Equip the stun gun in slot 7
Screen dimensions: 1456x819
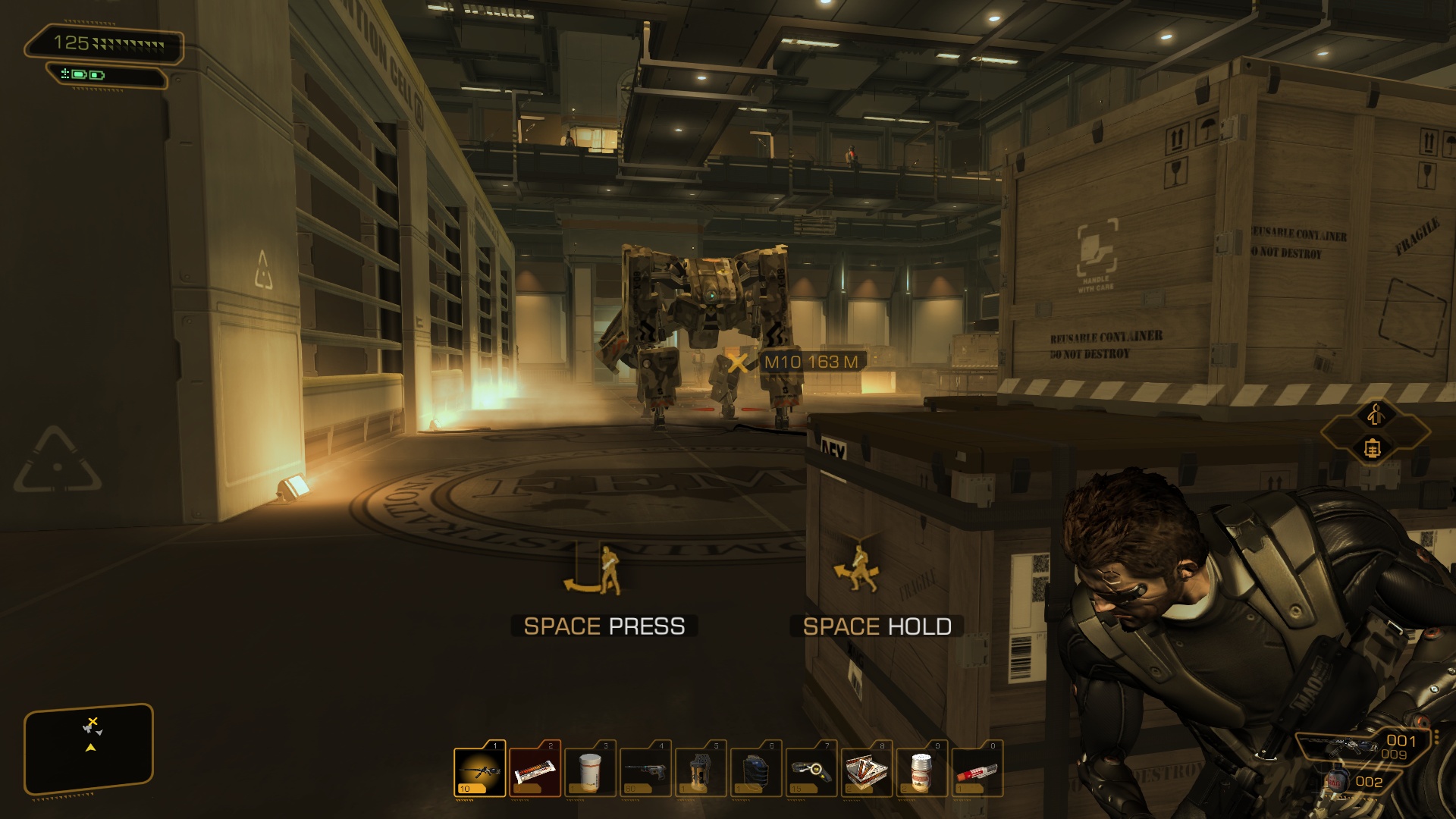tap(811, 772)
